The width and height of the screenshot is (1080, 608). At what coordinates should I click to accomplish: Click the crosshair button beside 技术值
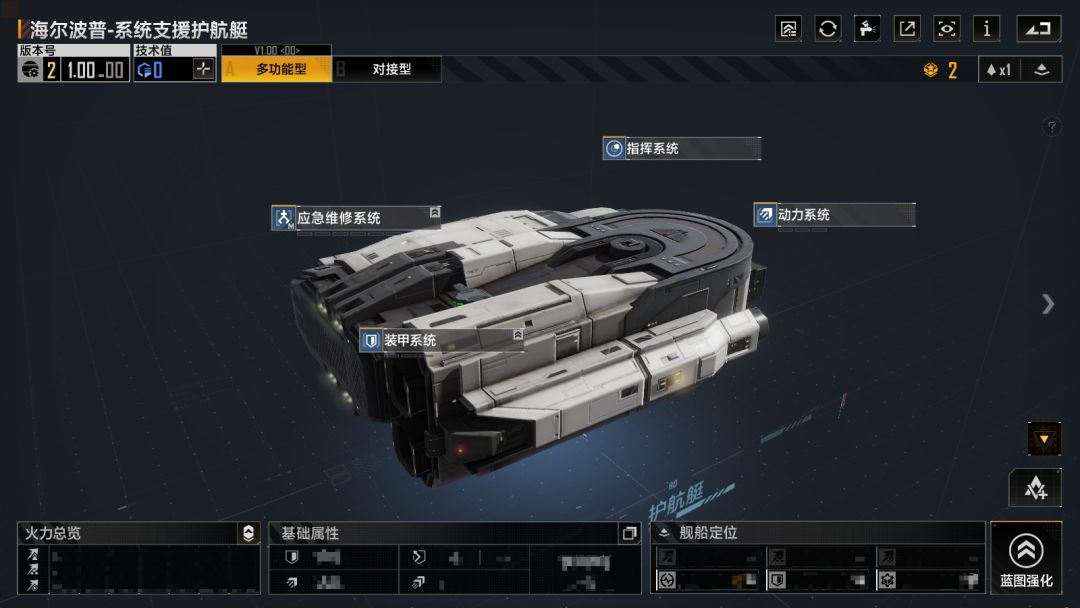[203, 70]
